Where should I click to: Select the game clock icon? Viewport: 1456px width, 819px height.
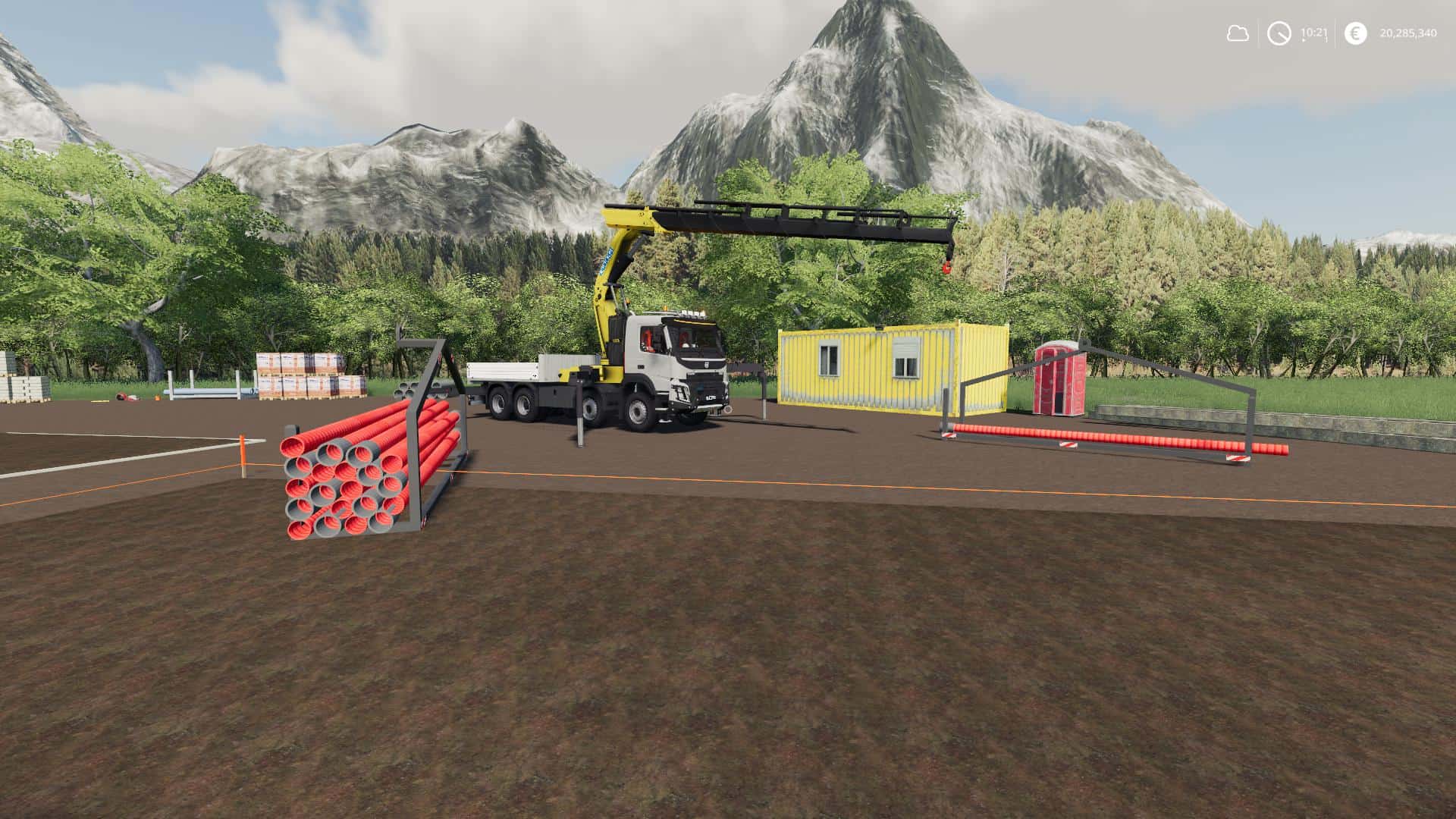1279,33
